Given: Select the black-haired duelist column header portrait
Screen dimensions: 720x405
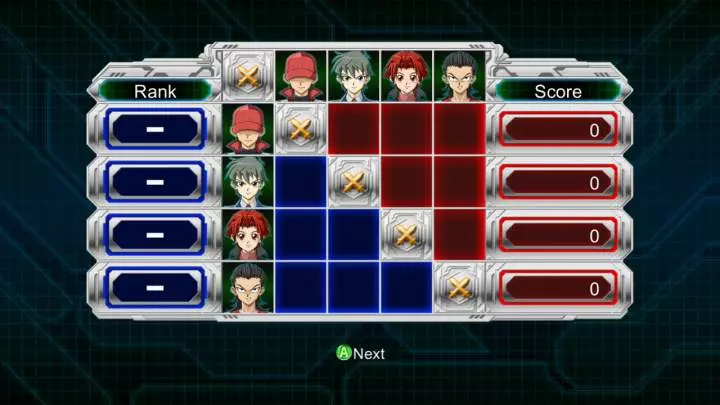Looking at the screenshot, I should [x=458, y=76].
